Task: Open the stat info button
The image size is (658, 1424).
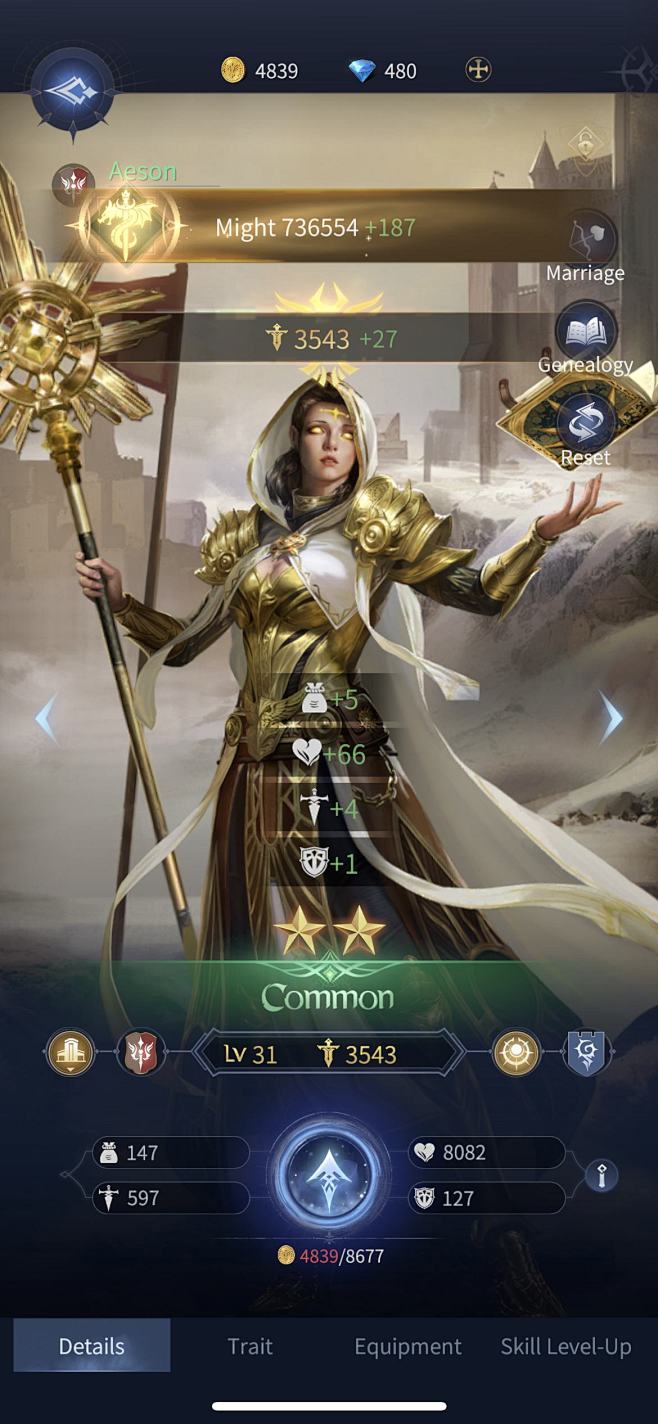Action: pos(601,1176)
